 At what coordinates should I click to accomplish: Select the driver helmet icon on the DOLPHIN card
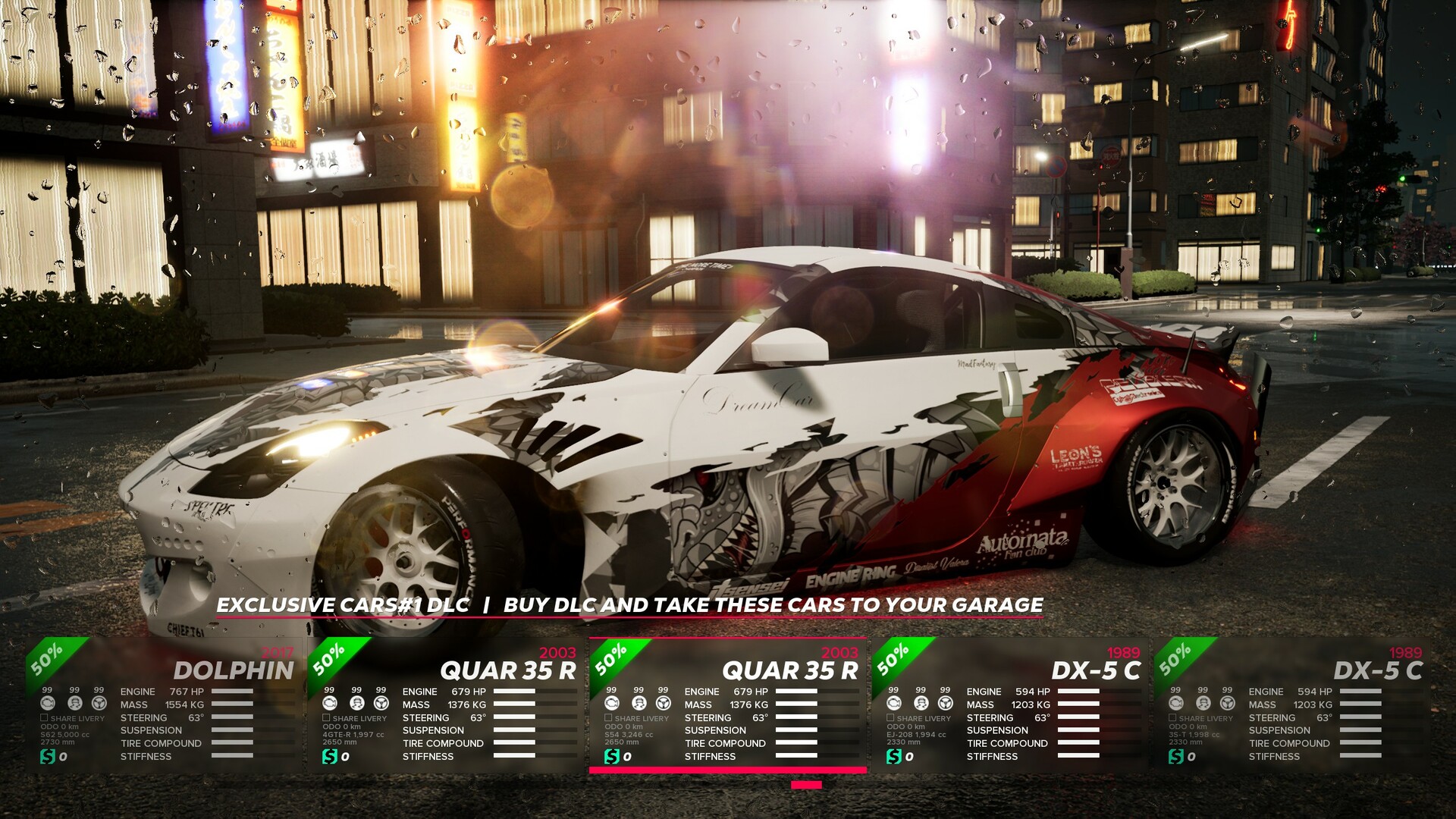tap(74, 704)
